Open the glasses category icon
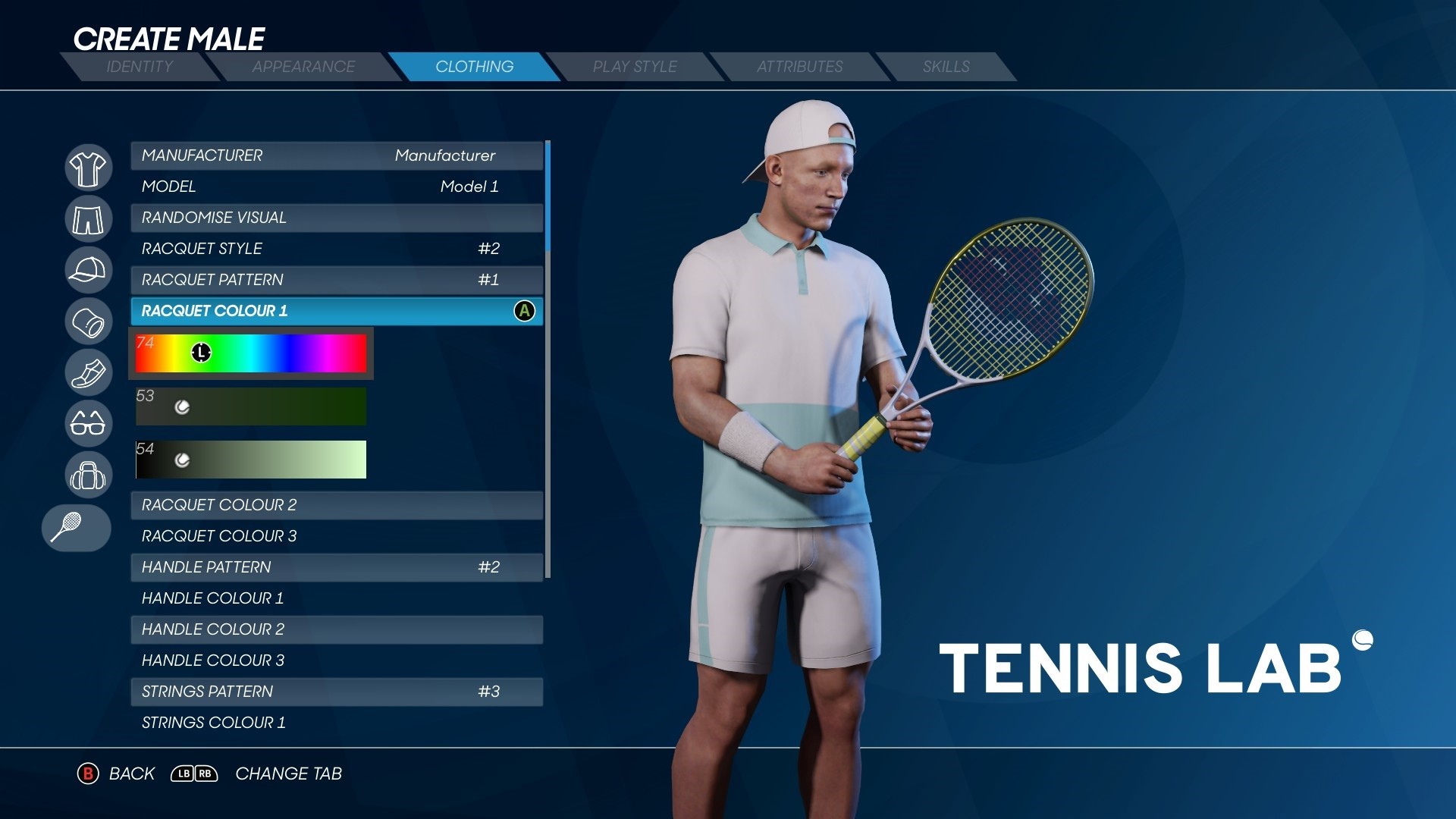 (88, 423)
